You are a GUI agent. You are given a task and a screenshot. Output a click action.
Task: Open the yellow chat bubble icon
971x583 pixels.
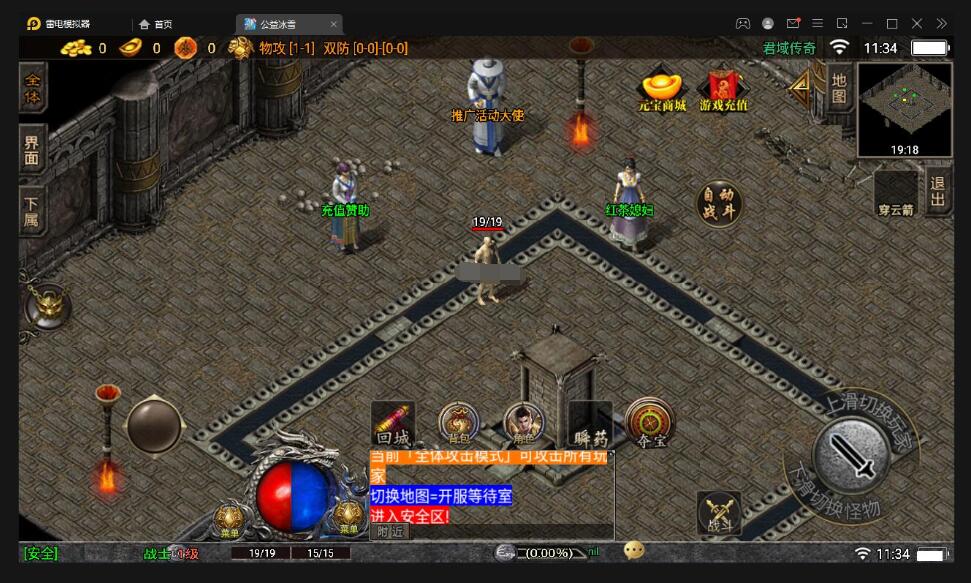point(633,551)
